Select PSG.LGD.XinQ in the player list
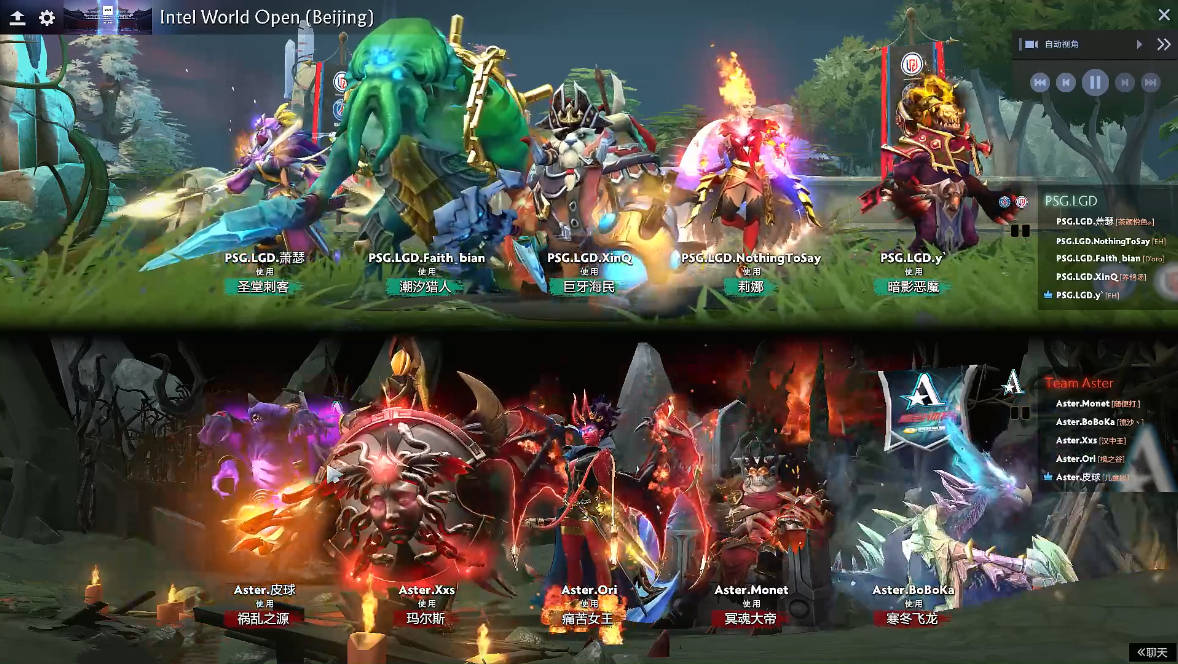1178x664 pixels. [1087, 276]
